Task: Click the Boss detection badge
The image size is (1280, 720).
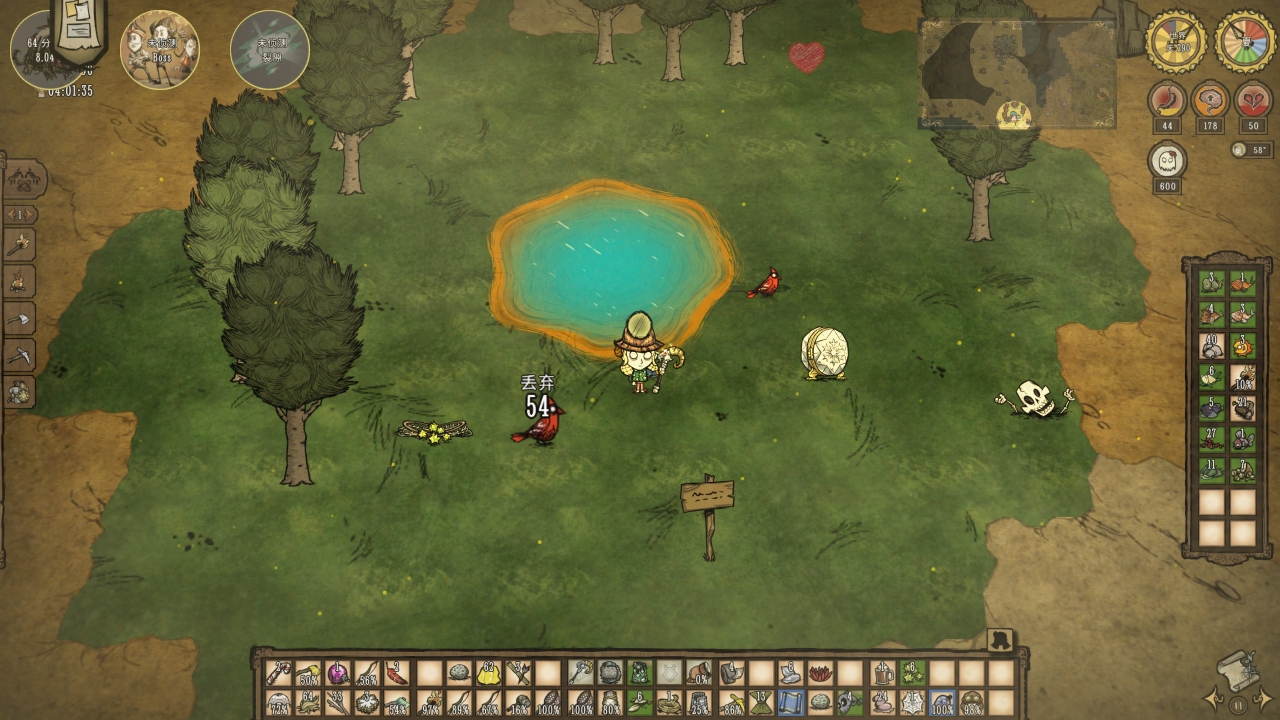Action: [160, 49]
